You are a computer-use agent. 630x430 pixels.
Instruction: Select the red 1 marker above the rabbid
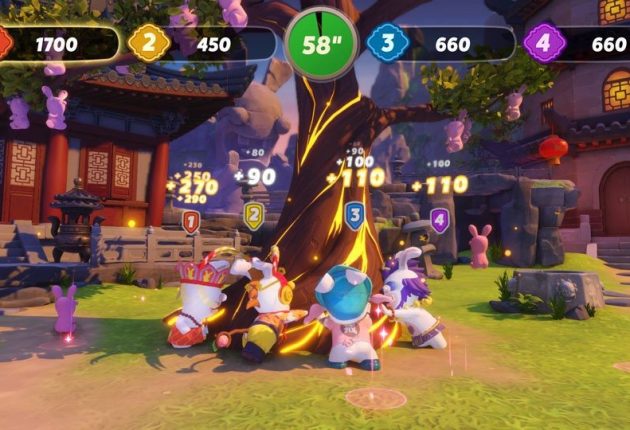tap(191, 221)
